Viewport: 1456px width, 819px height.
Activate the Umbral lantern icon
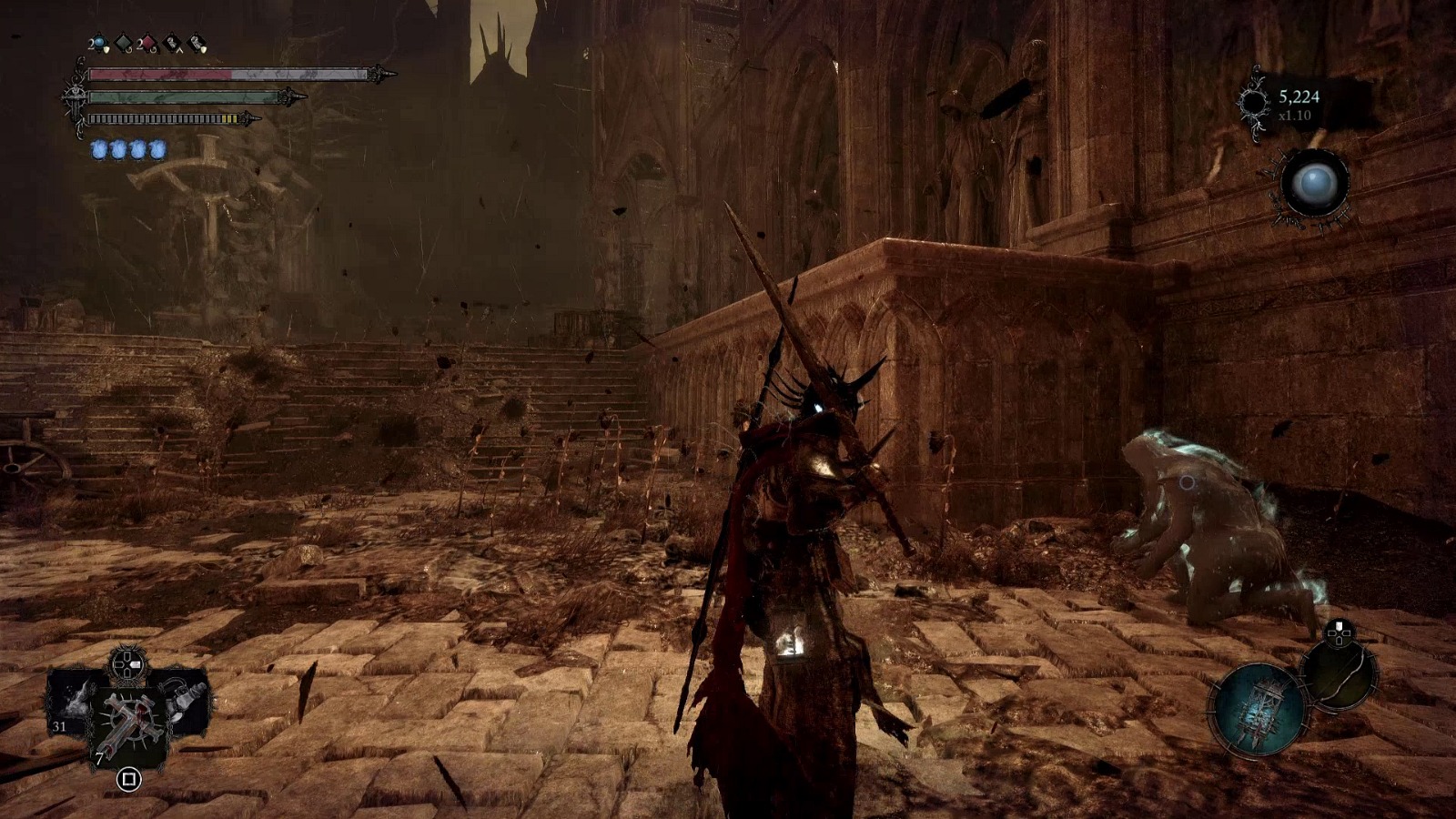1259,710
